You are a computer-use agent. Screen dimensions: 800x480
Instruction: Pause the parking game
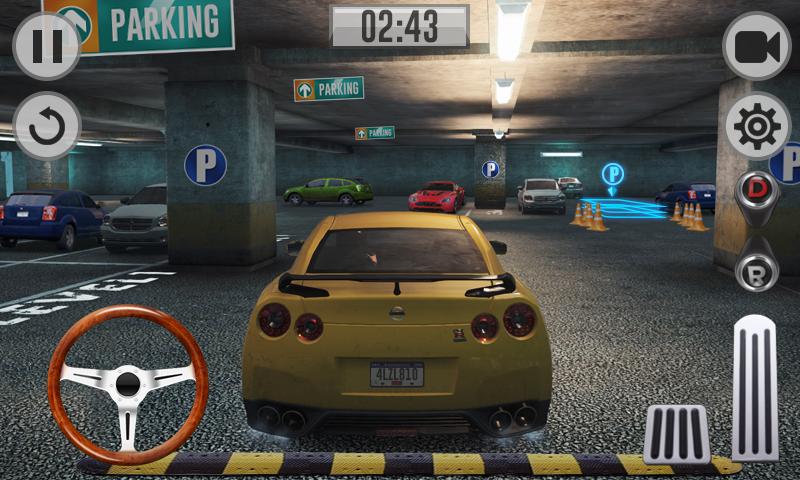pos(47,47)
